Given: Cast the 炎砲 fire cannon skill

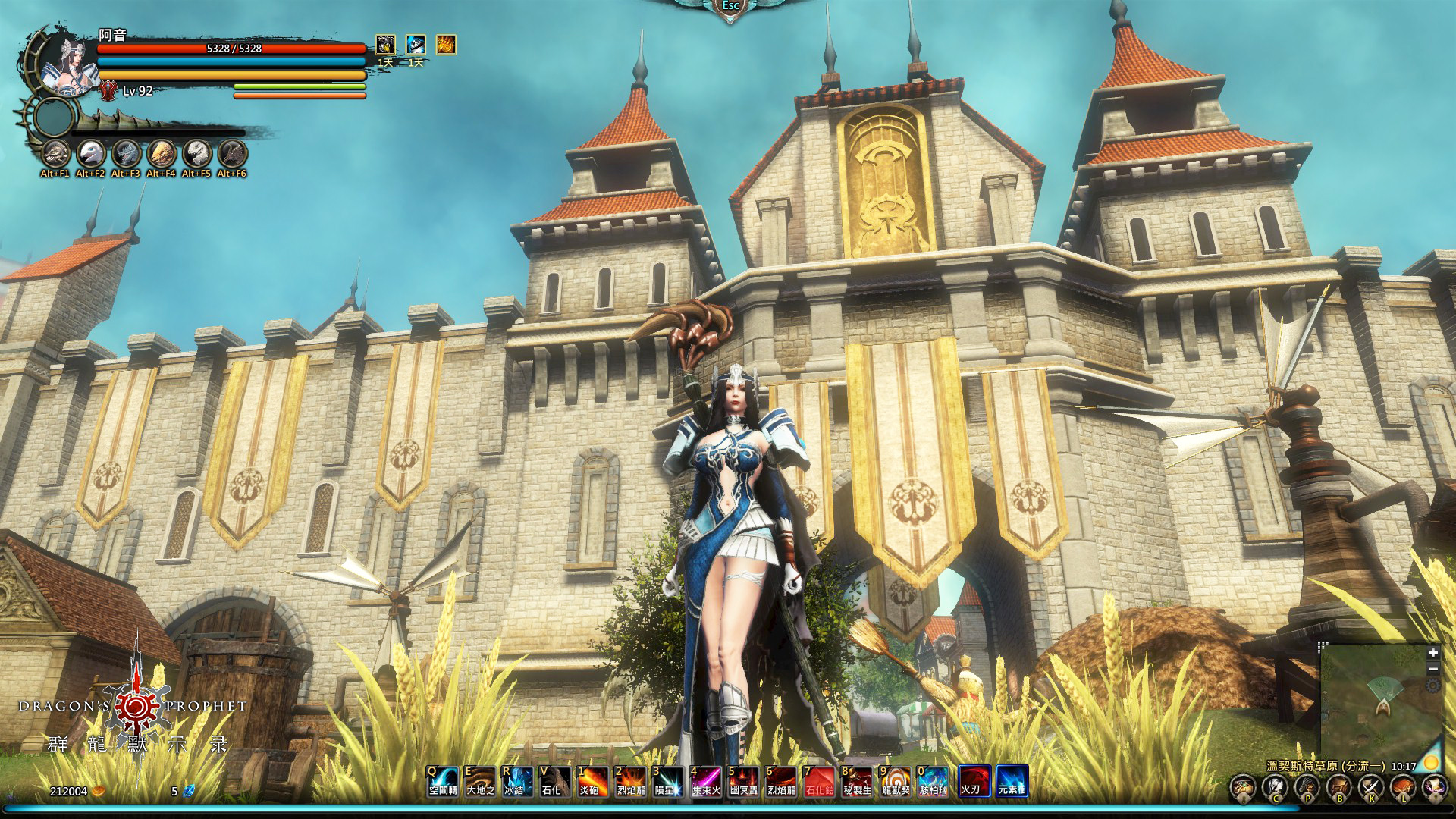Looking at the screenshot, I should pyautogui.click(x=592, y=781).
